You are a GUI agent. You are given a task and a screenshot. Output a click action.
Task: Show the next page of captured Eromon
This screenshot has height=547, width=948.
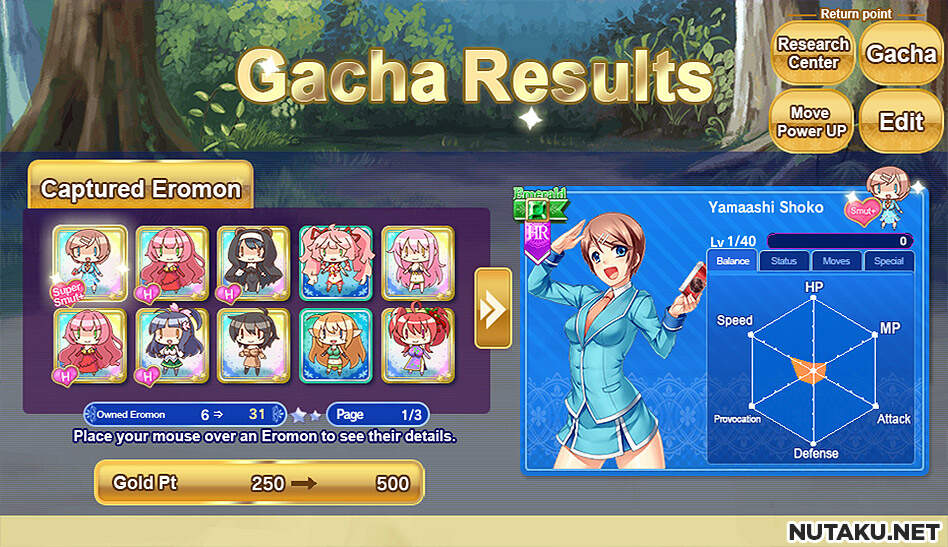pos(493,308)
